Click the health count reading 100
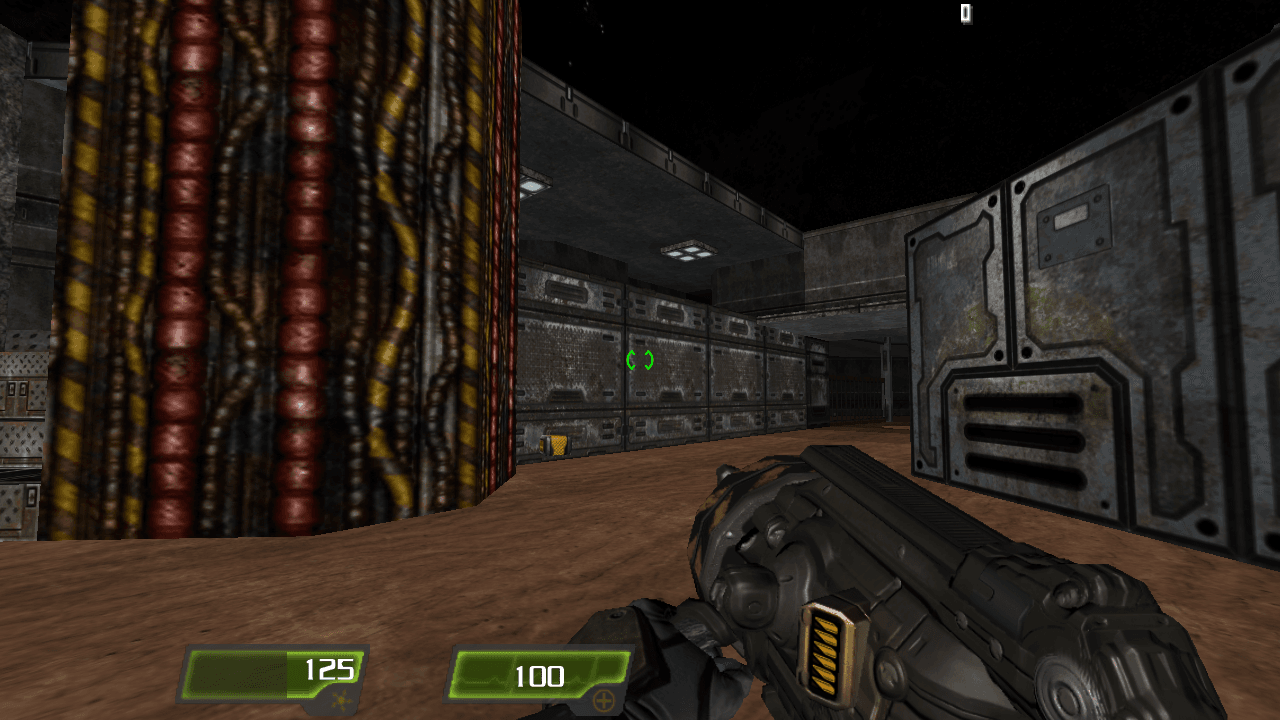Viewport: 1280px width, 720px height. [x=540, y=677]
